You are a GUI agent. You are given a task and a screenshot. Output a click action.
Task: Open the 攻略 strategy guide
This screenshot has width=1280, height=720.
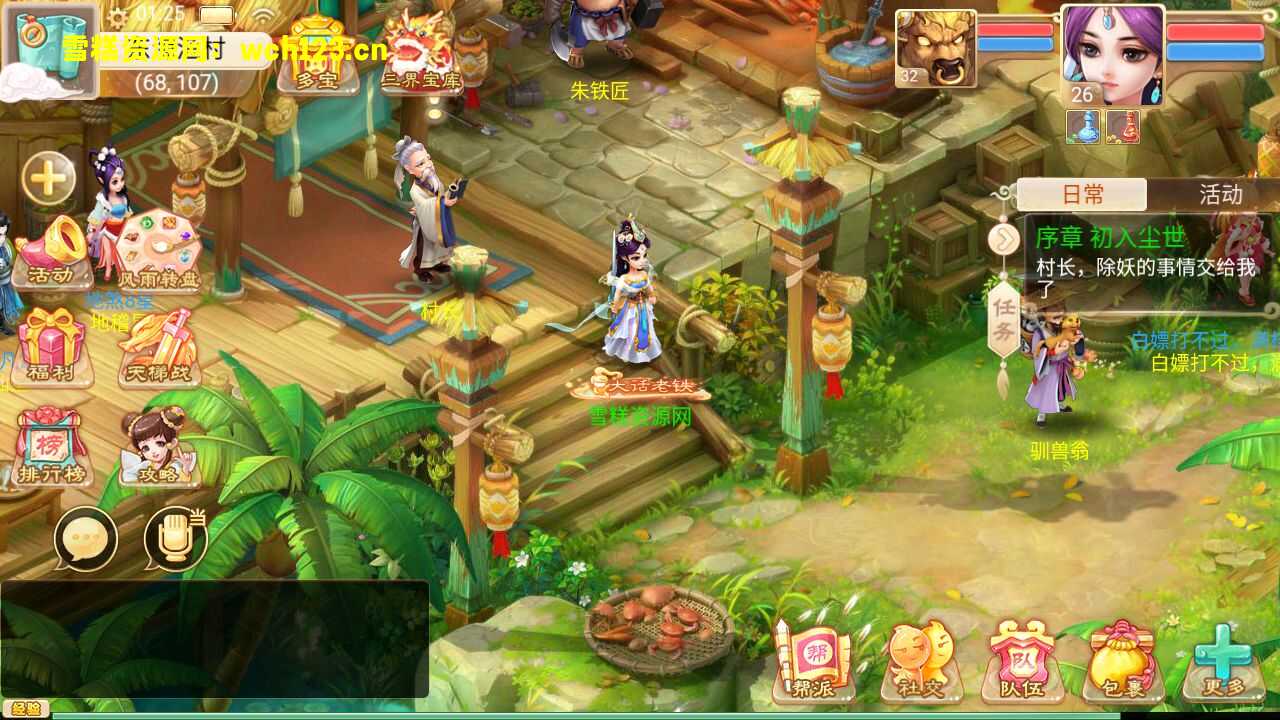click(x=158, y=447)
